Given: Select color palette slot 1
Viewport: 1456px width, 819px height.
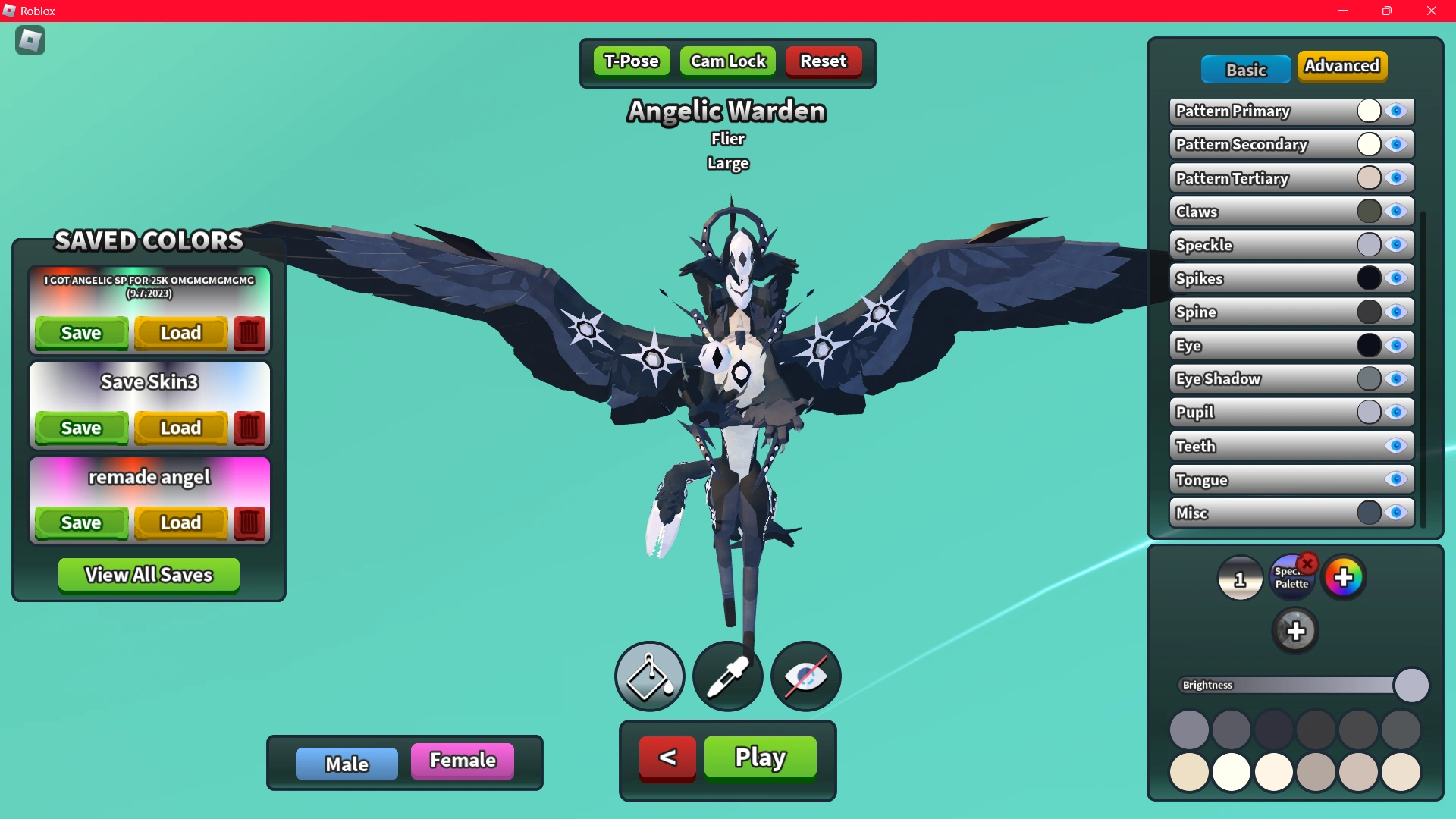Looking at the screenshot, I should pos(1241,578).
